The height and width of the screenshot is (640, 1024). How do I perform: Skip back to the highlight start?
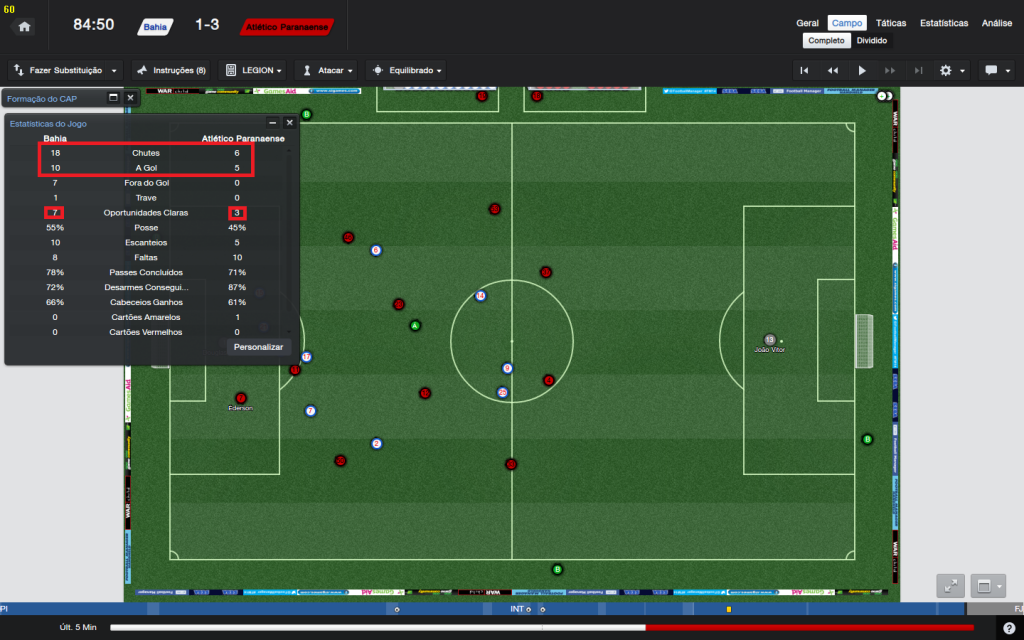804,71
